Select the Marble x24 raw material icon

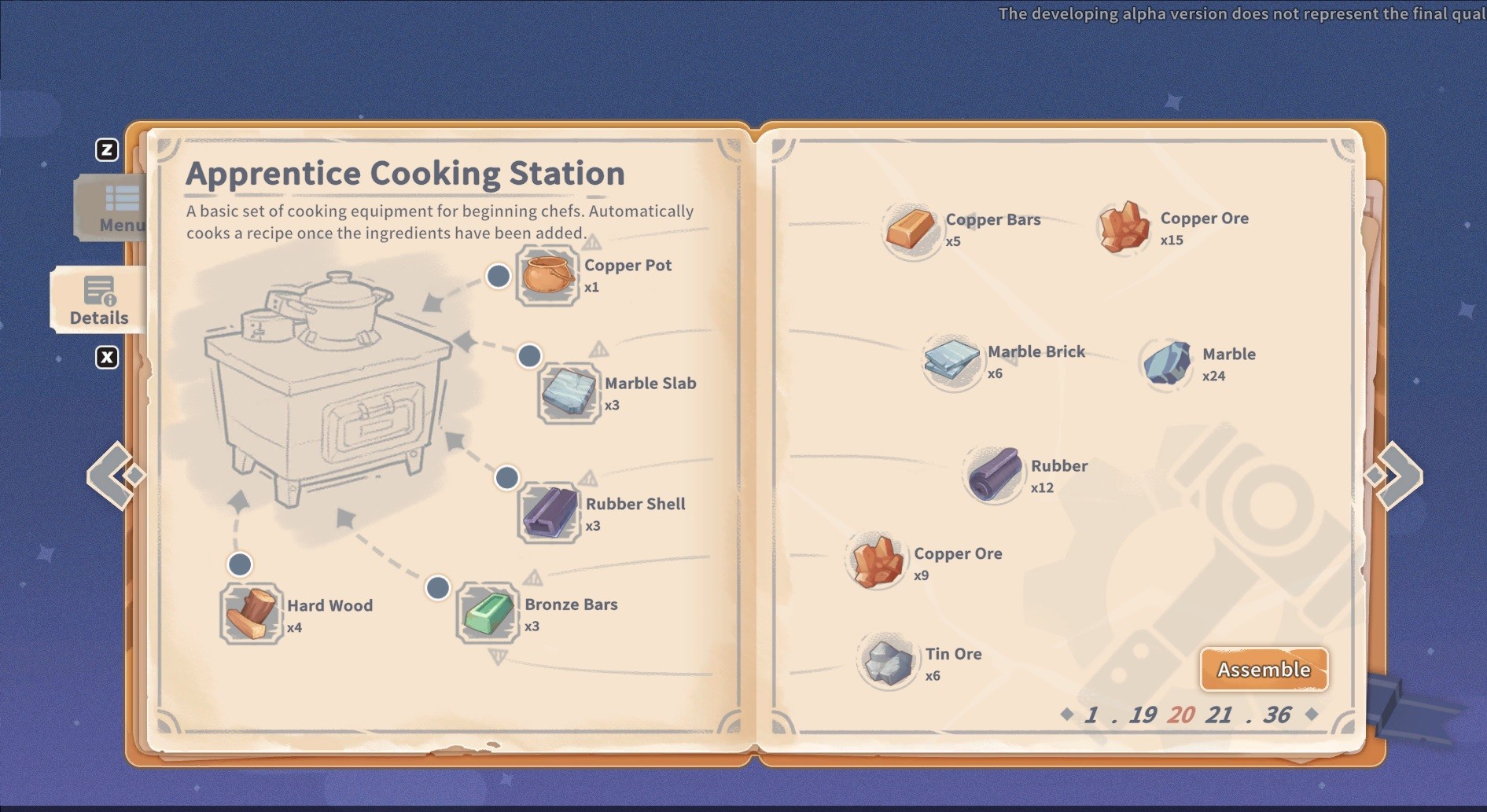pyautogui.click(x=1167, y=363)
